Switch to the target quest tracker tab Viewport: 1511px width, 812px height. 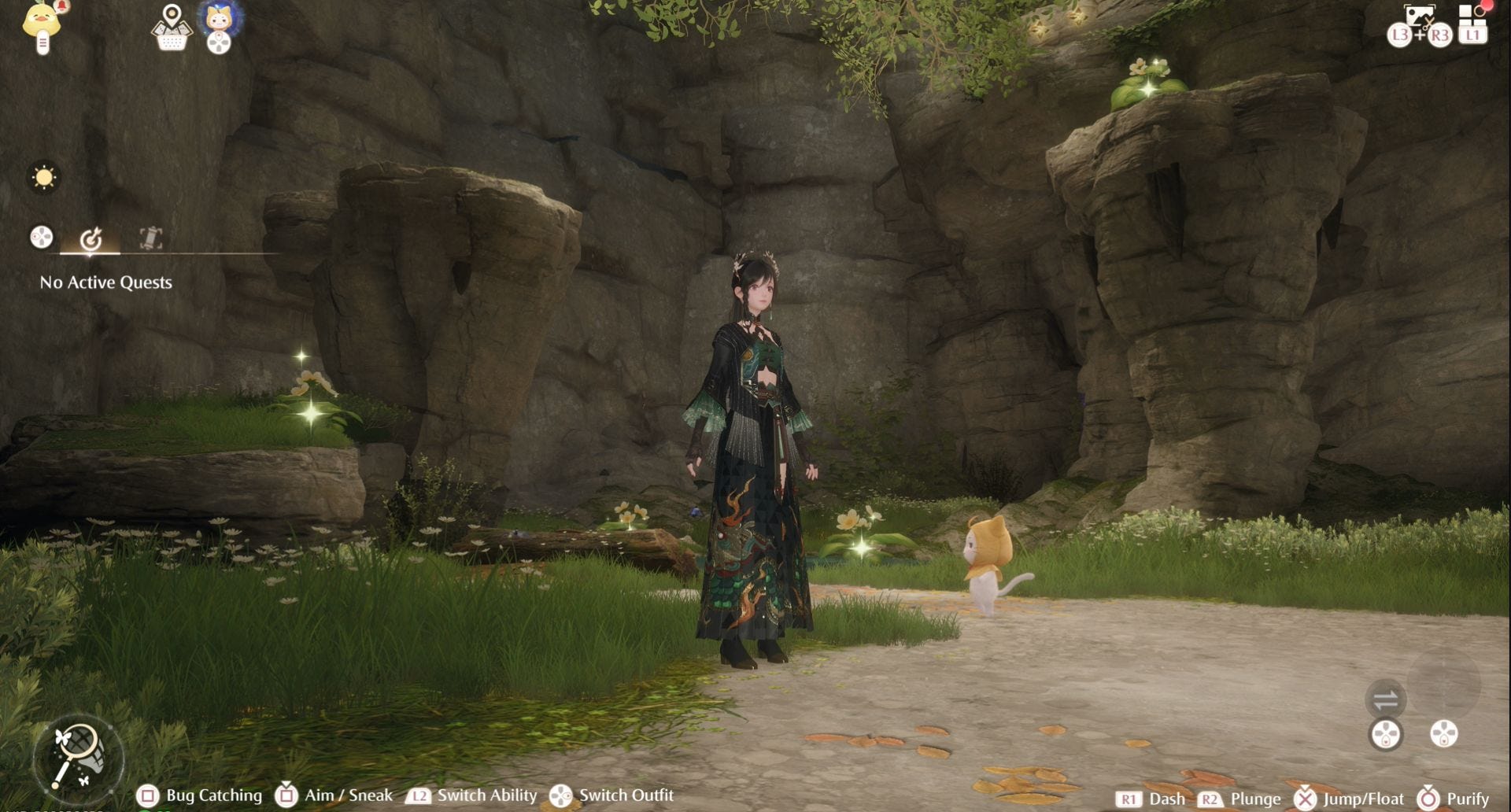(x=91, y=238)
